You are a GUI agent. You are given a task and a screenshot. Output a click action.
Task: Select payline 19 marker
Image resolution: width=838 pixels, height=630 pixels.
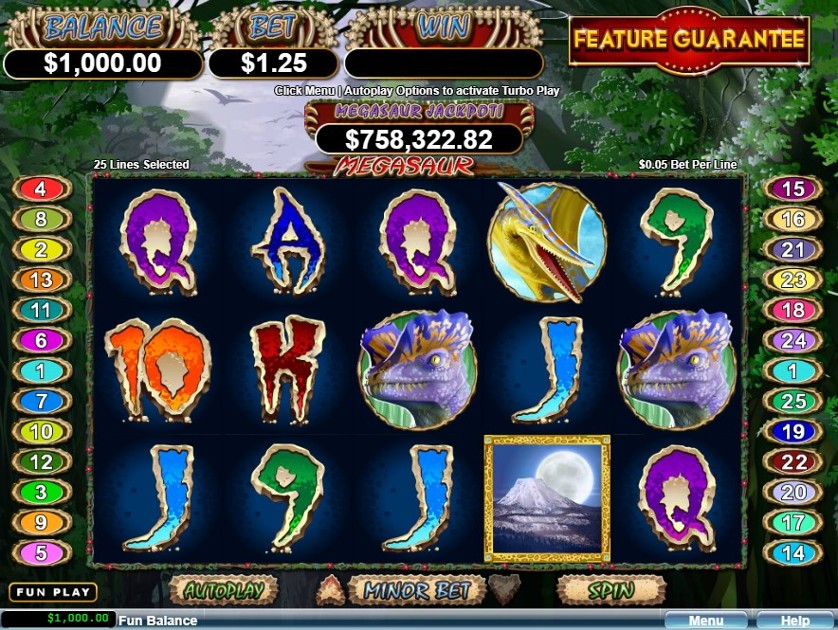(792, 432)
